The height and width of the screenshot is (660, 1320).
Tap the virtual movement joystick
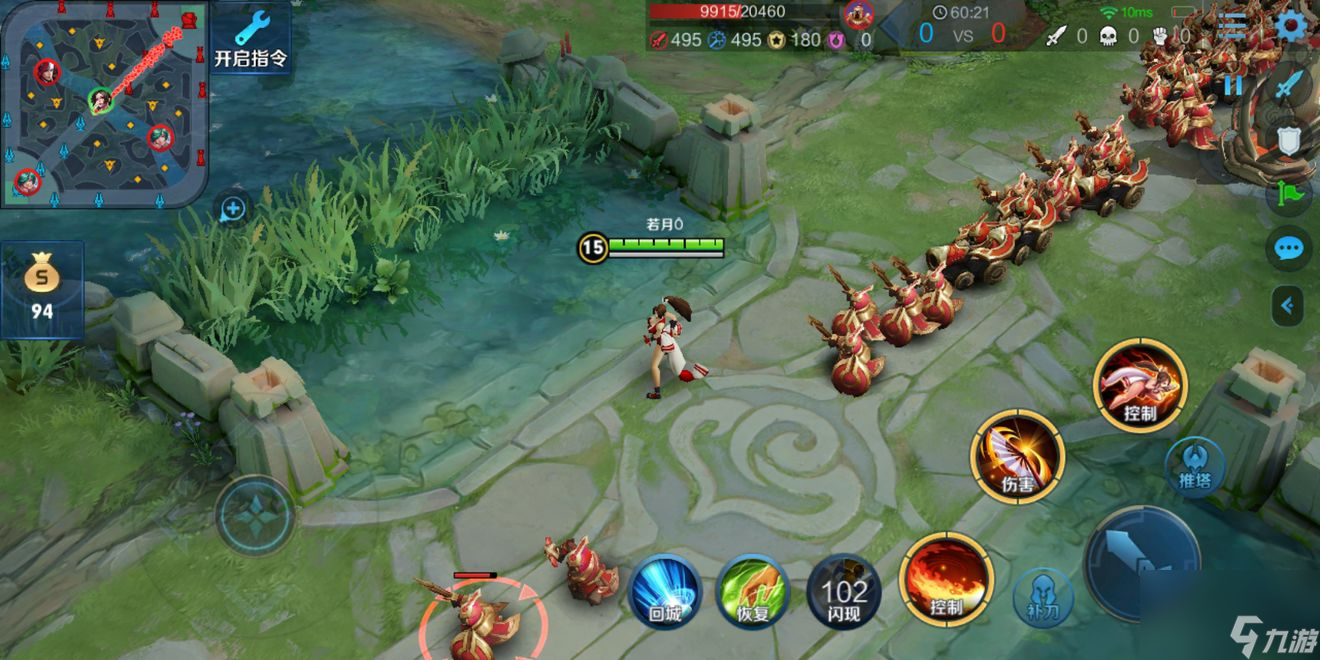[255, 516]
